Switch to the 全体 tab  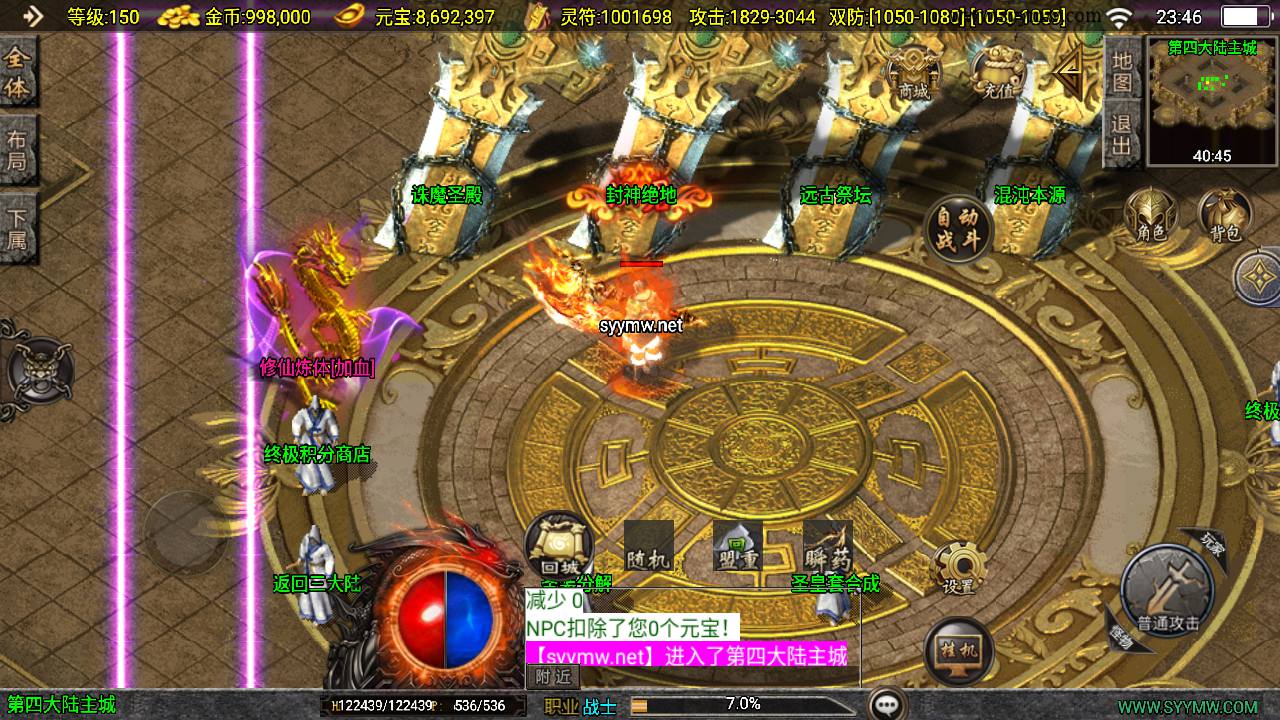point(18,72)
